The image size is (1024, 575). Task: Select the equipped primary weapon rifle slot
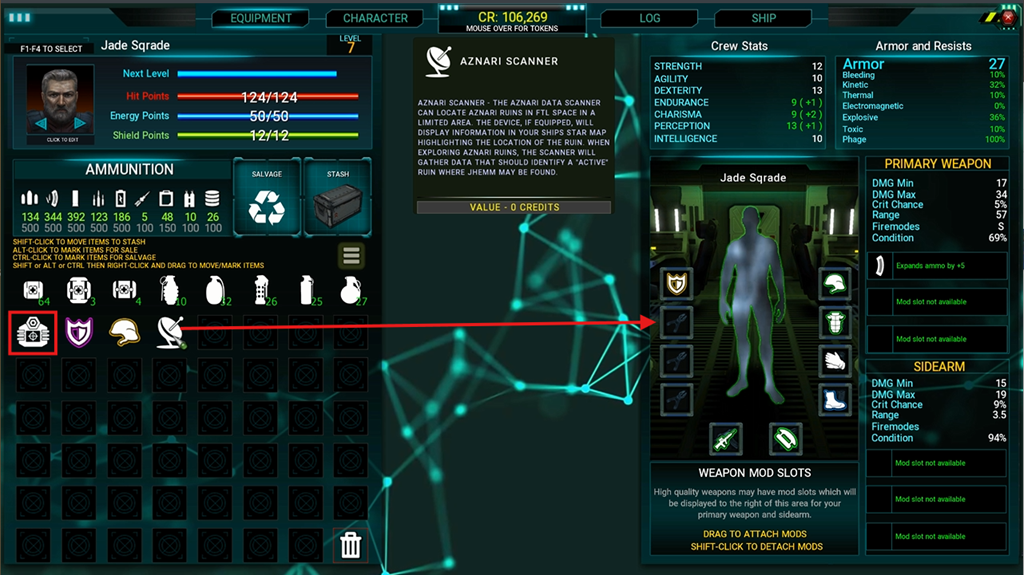point(725,437)
